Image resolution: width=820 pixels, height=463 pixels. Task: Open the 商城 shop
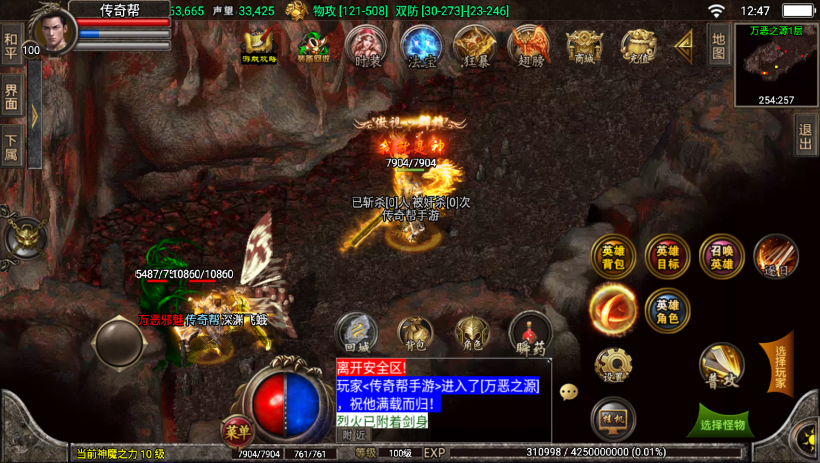pyautogui.click(x=583, y=46)
